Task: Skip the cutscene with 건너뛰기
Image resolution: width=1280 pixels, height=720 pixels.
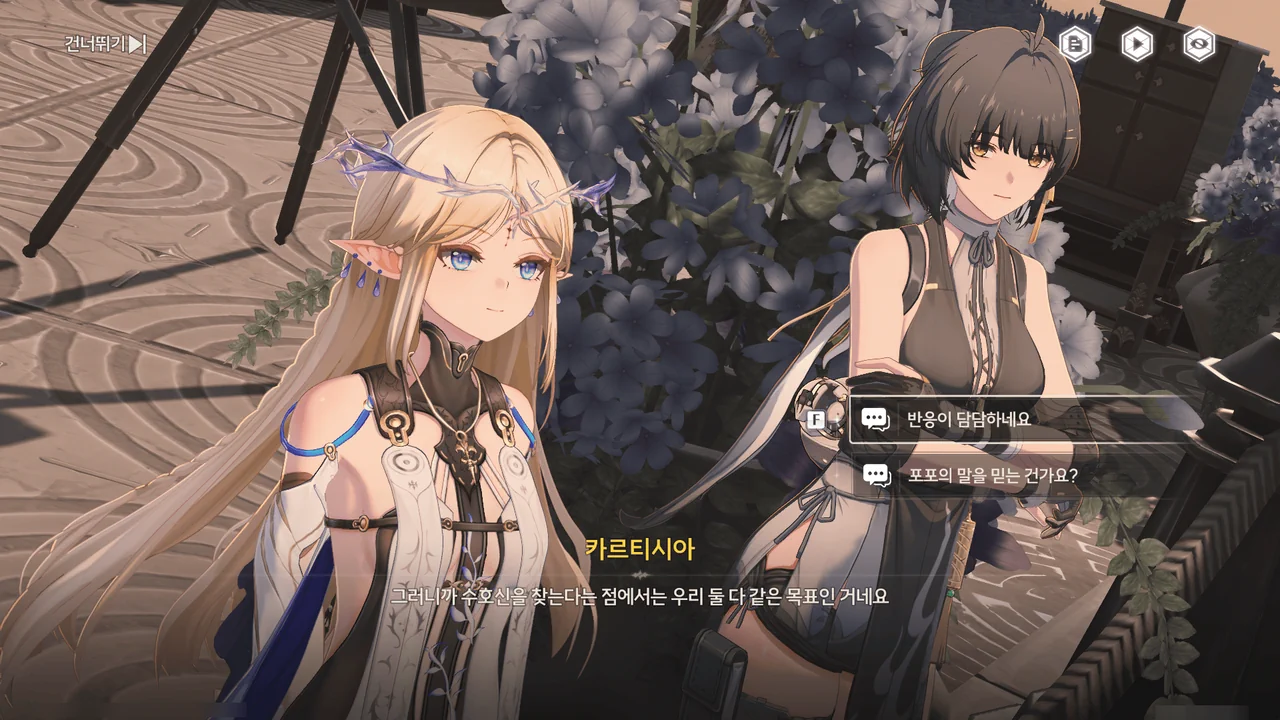Action: click(105, 44)
